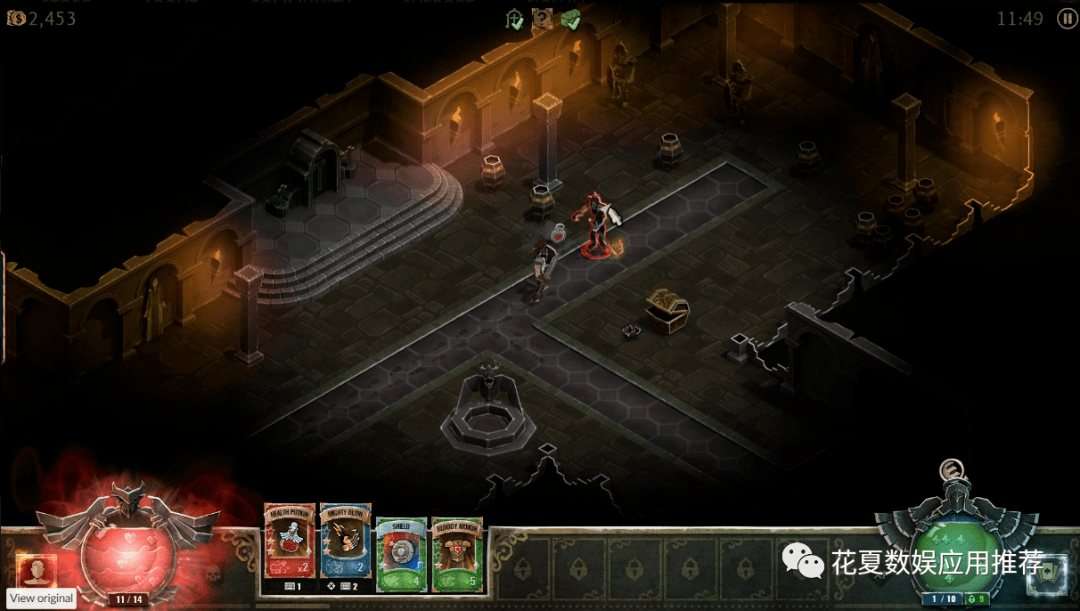Click the "View original" overlay button

click(x=42, y=598)
